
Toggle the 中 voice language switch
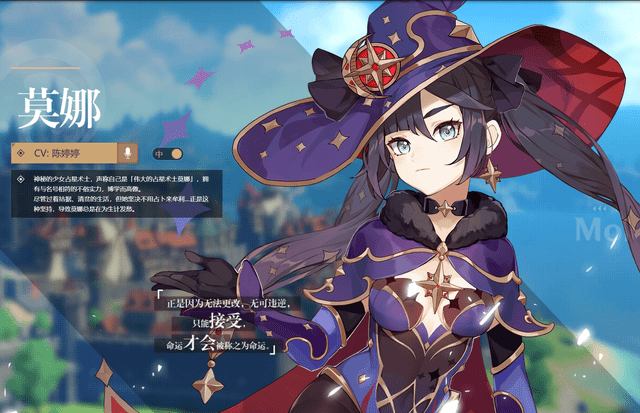click(x=169, y=154)
